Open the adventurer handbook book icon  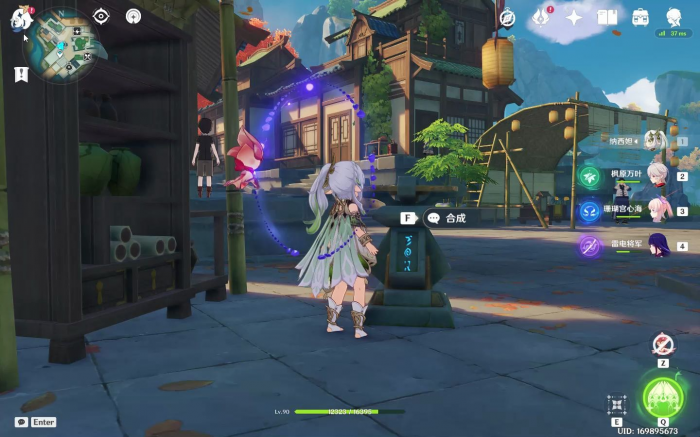click(607, 18)
